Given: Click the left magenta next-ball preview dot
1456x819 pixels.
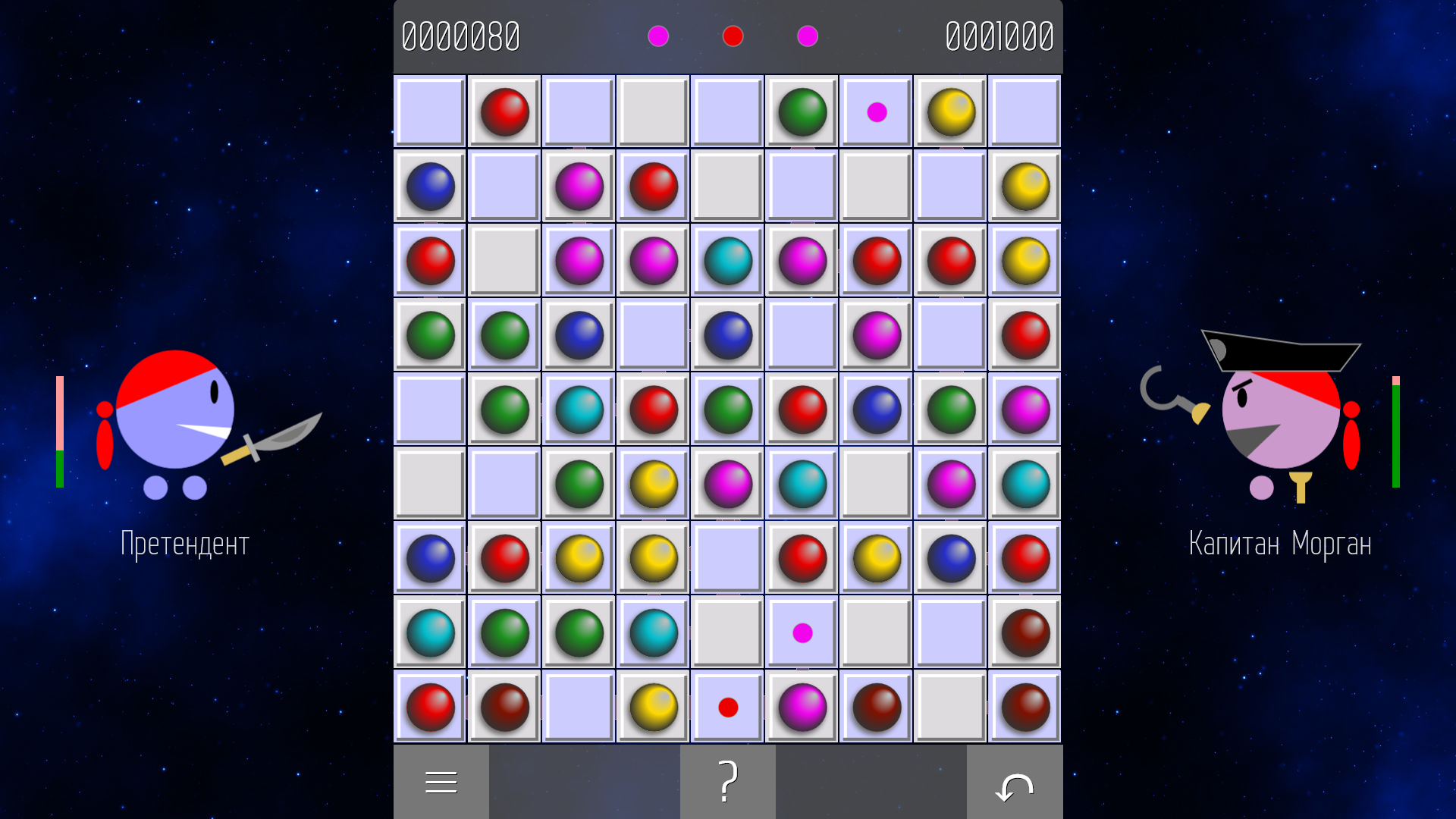Looking at the screenshot, I should click(x=657, y=36).
